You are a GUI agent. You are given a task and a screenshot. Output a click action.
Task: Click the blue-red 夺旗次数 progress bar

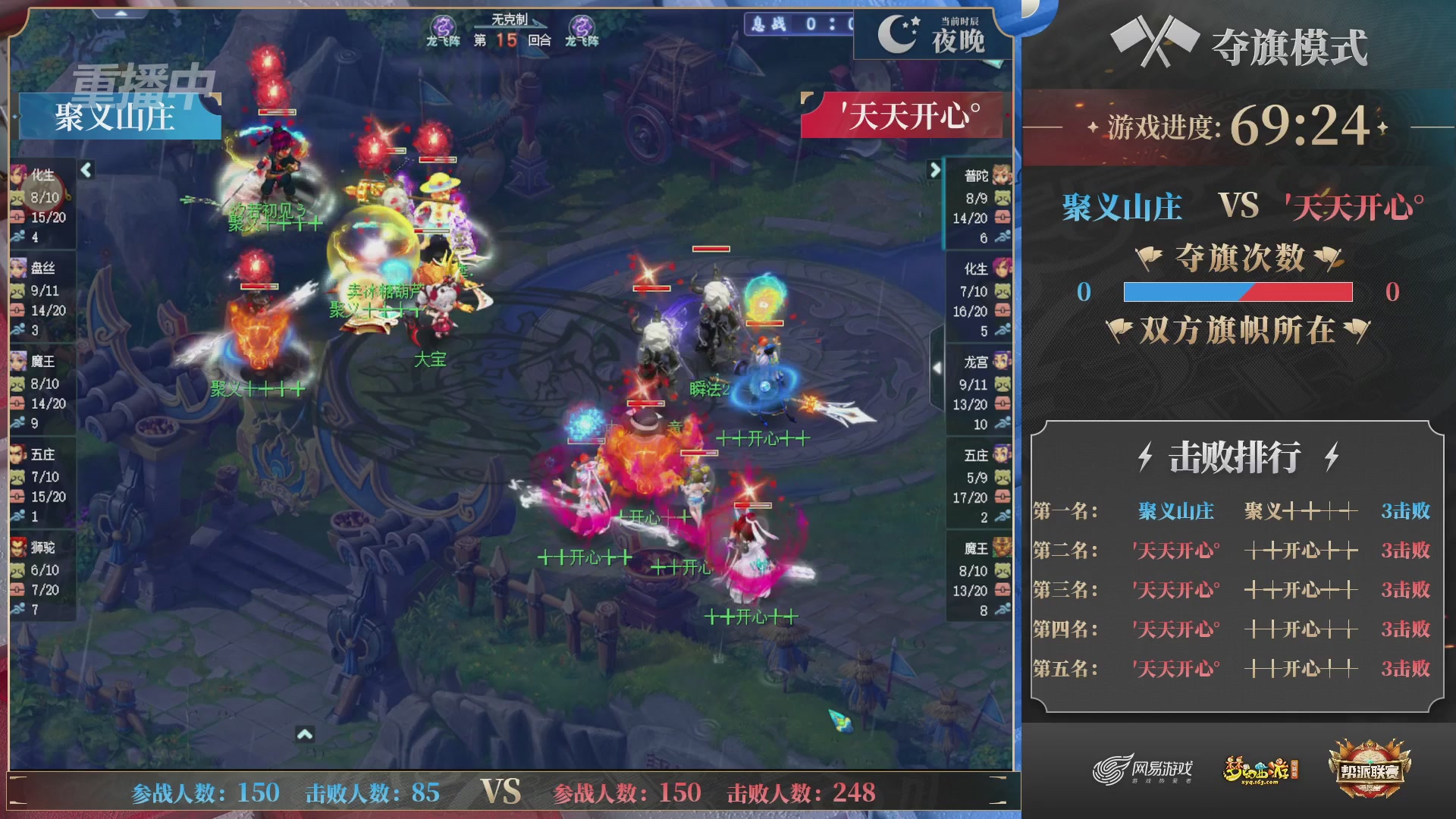click(x=1238, y=291)
